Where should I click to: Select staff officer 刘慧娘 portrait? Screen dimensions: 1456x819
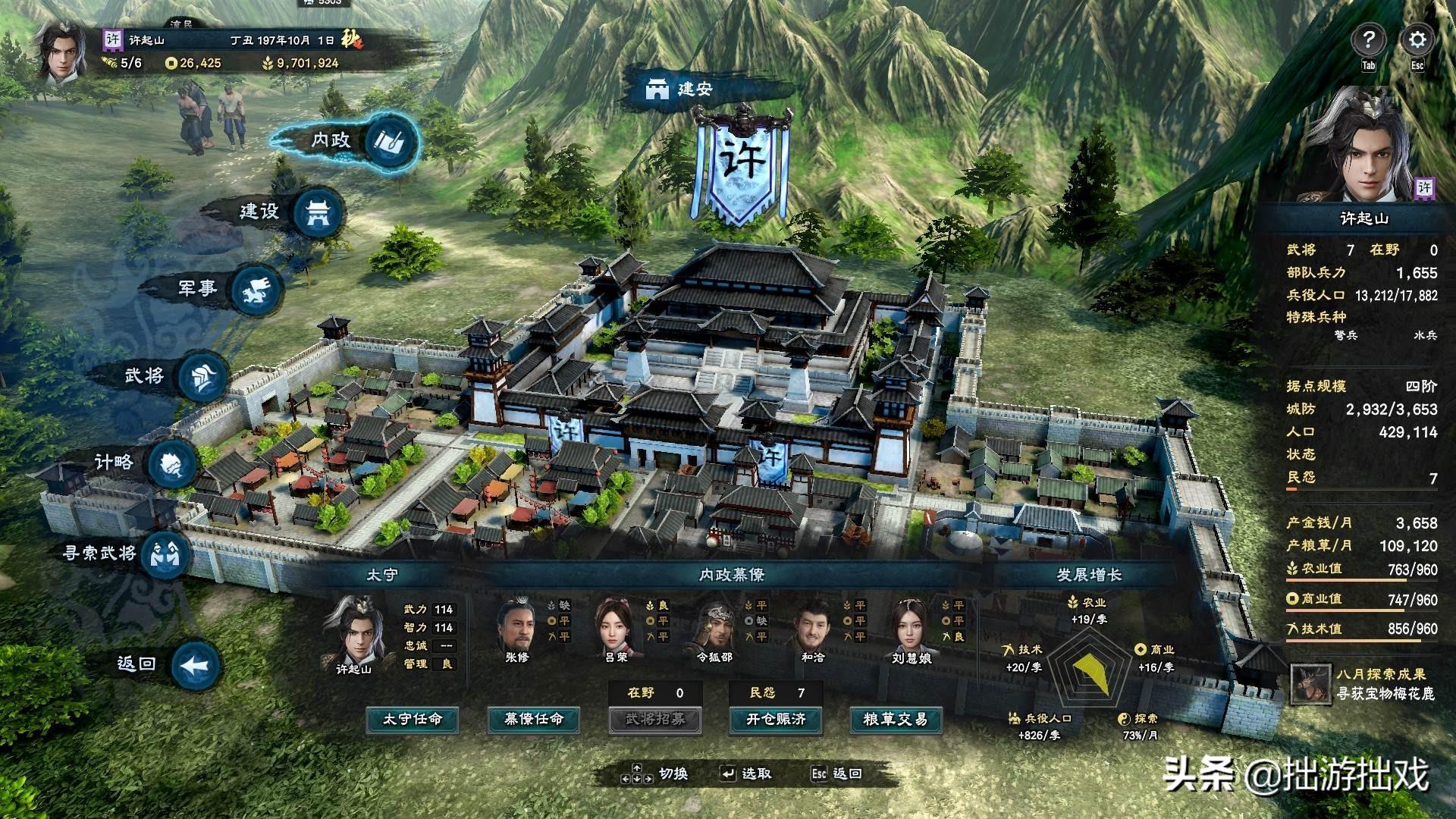[911, 626]
